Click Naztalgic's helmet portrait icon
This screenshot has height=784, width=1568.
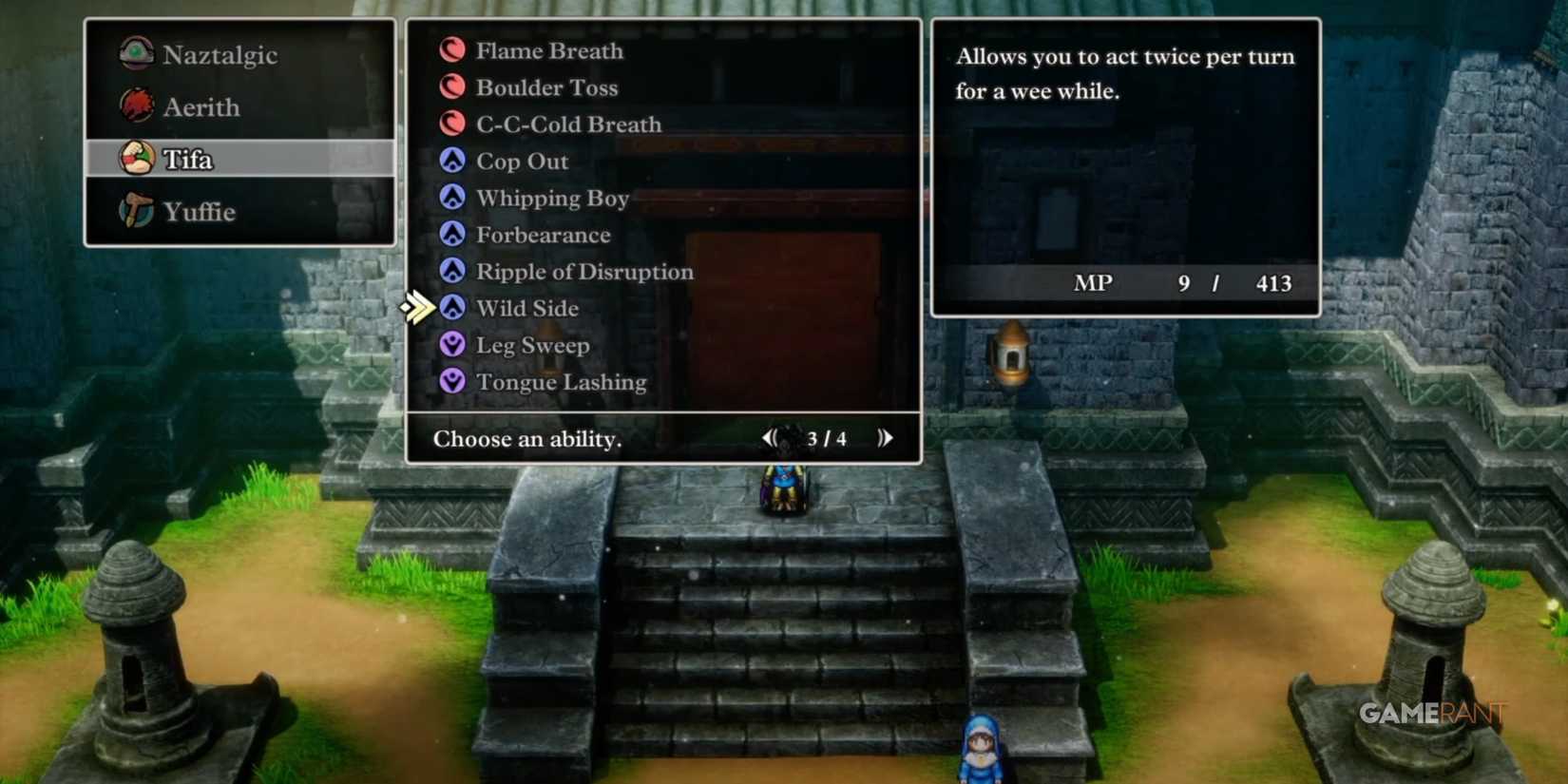(137, 54)
